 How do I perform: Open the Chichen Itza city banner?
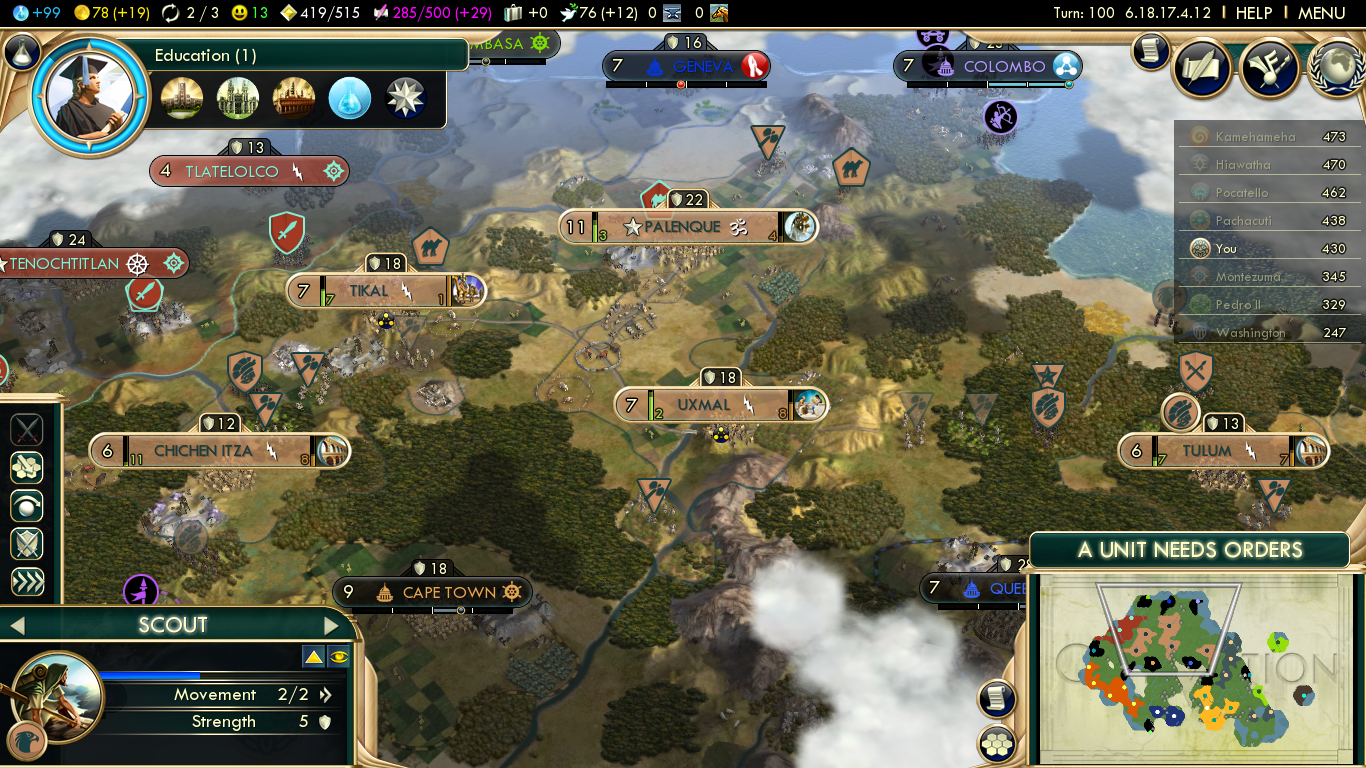point(203,451)
